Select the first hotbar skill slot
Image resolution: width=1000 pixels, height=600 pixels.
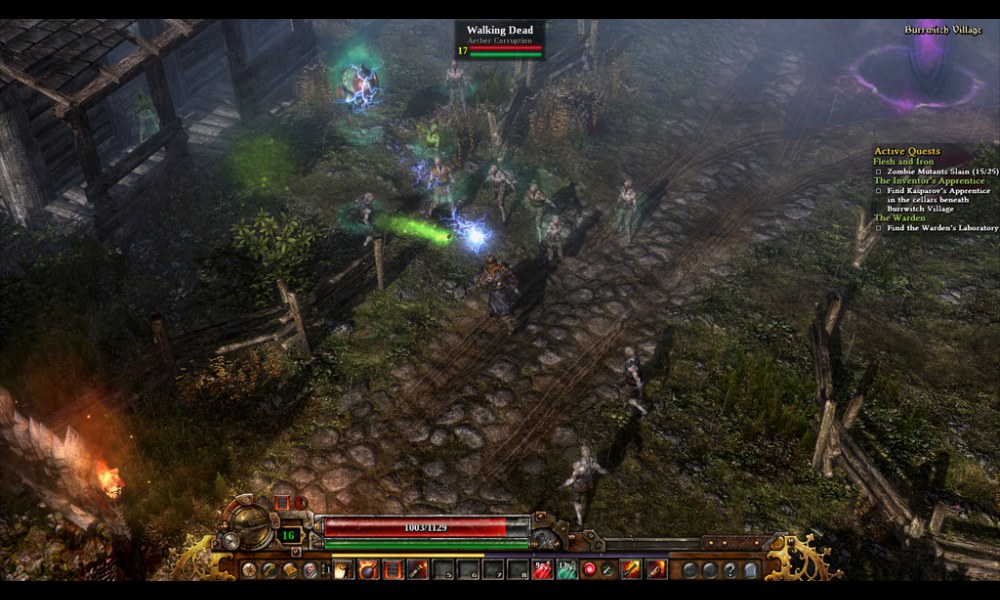click(343, 569)
